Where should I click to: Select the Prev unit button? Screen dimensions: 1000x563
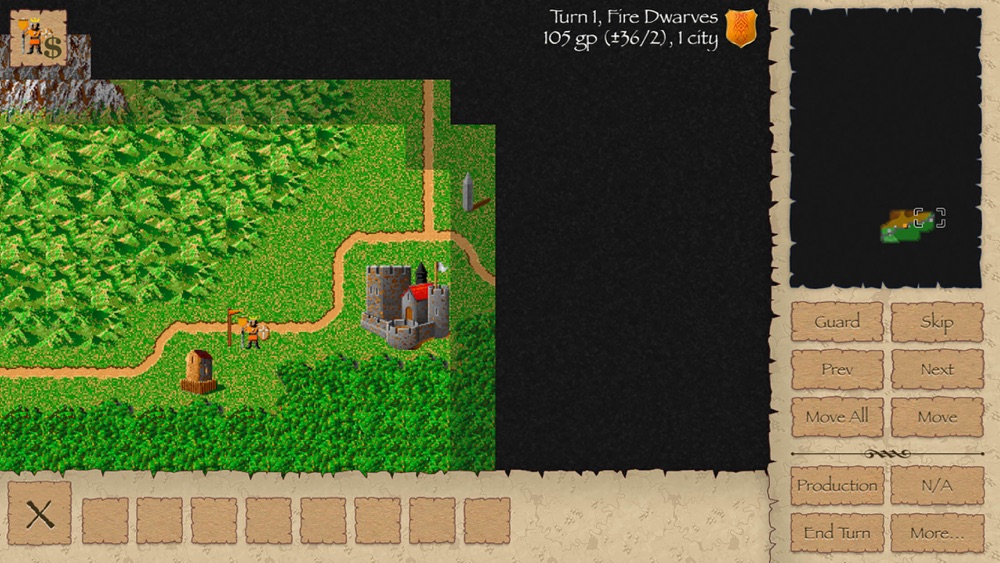pyautogui.click(x=837, y=369)
